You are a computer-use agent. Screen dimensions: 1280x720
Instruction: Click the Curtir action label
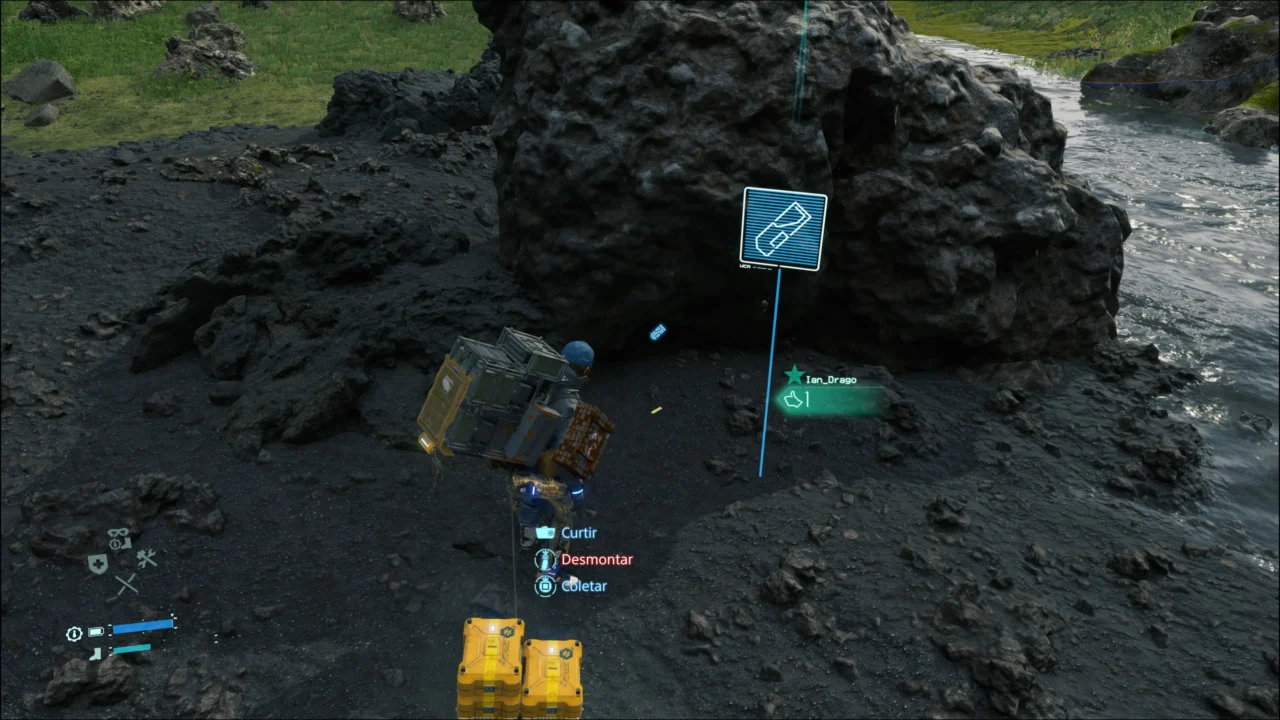pos(578,533)
